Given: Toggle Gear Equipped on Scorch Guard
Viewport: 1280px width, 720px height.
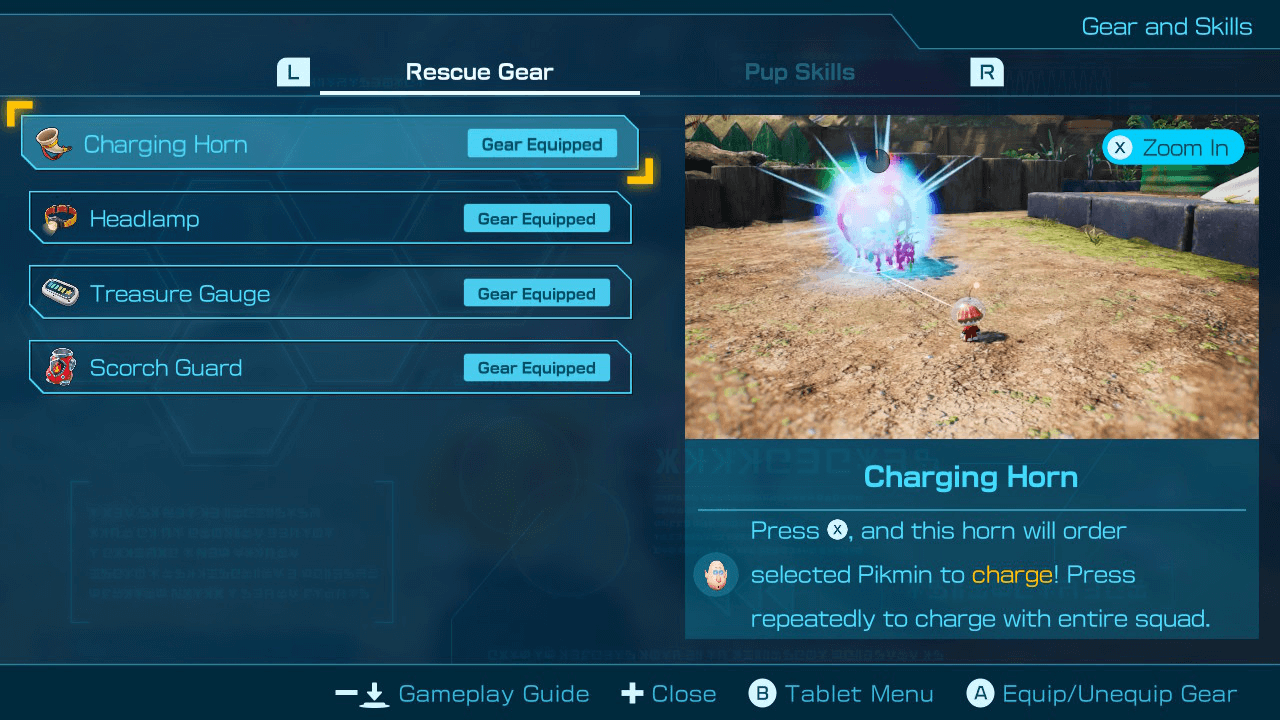Looking at the screenshot, I should (x=536, y=367).
